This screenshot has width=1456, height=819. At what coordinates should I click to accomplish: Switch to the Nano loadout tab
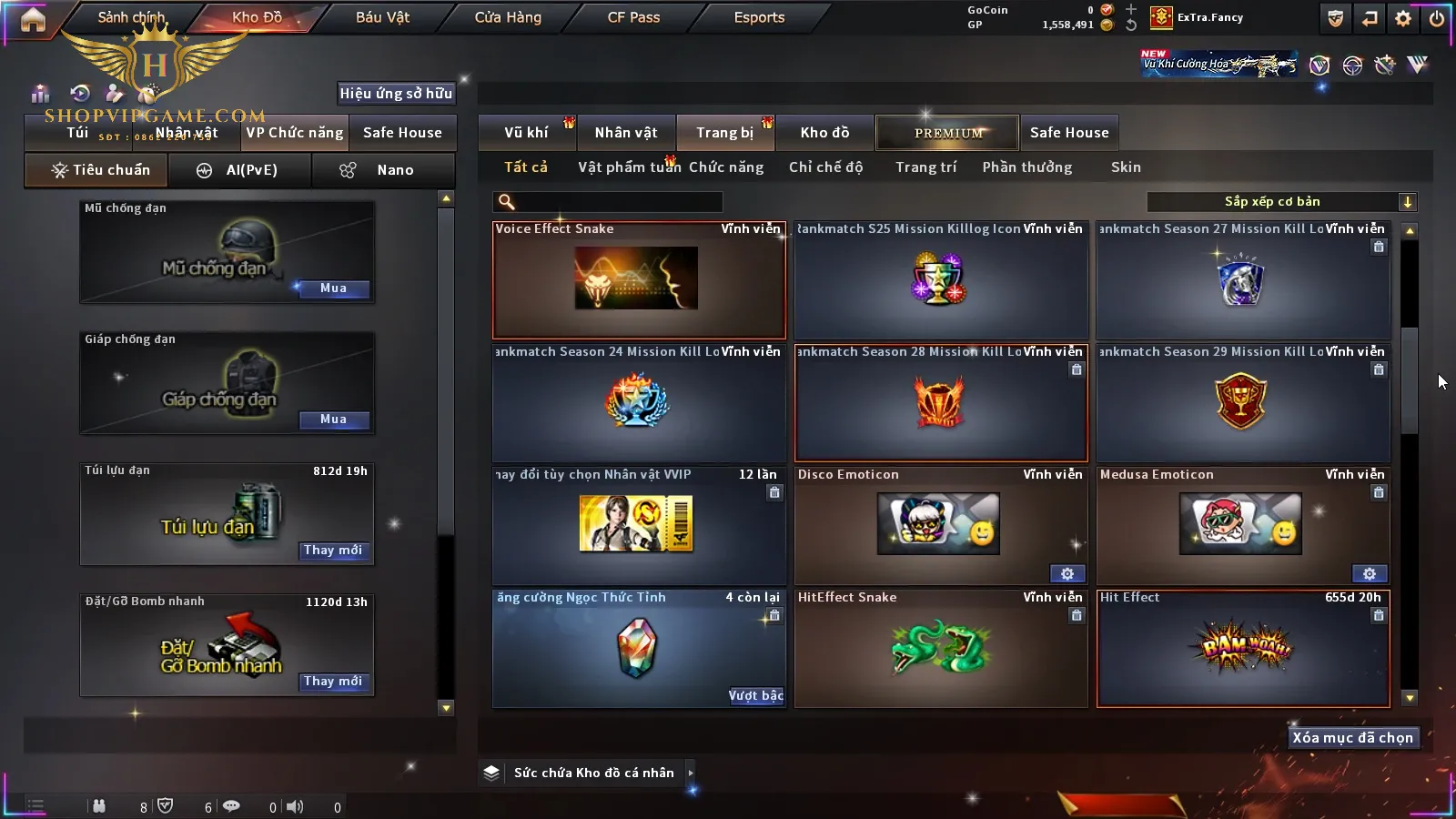pos(383,170)
